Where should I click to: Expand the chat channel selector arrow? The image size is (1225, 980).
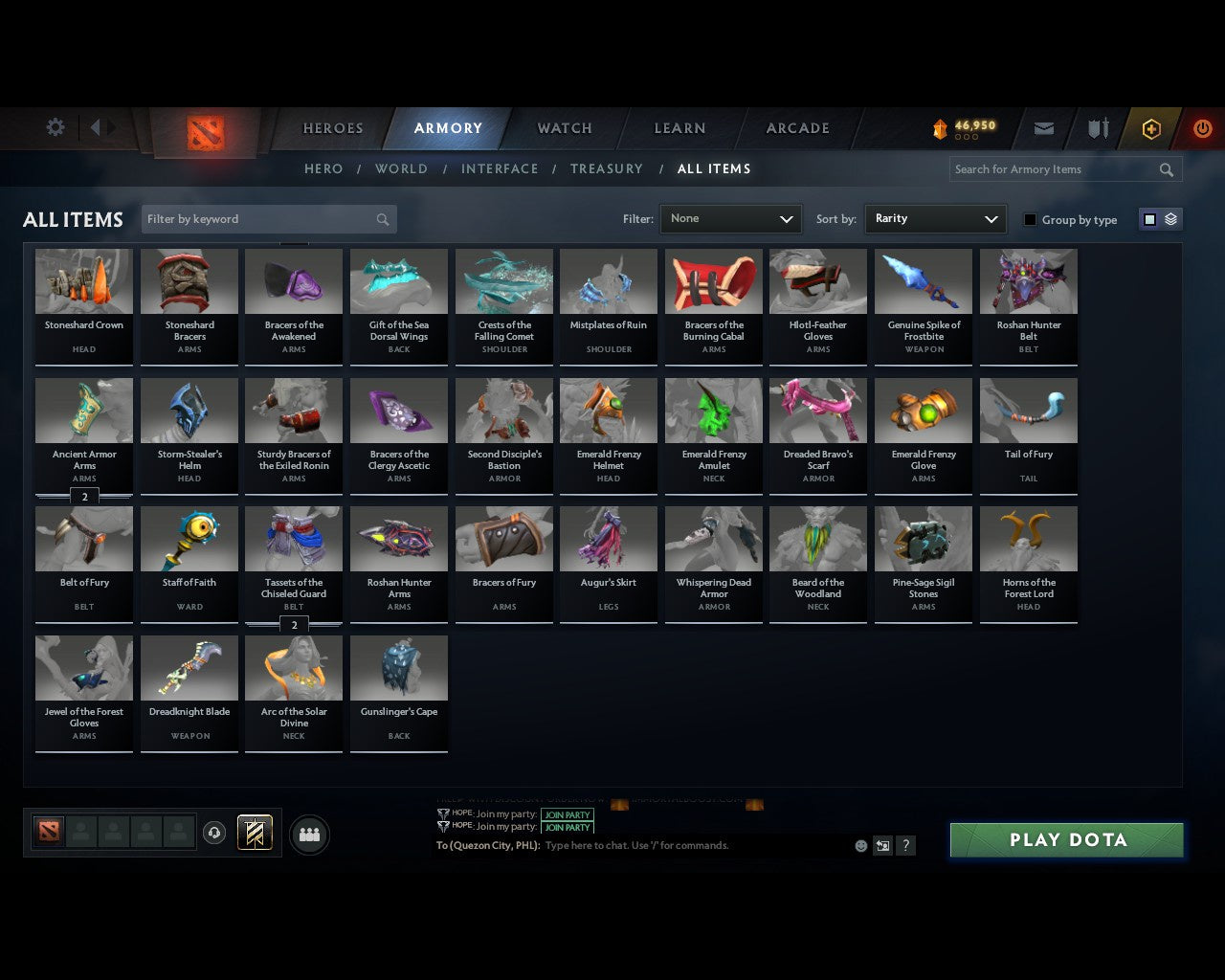pyautogui.click(x=882, y=846)
